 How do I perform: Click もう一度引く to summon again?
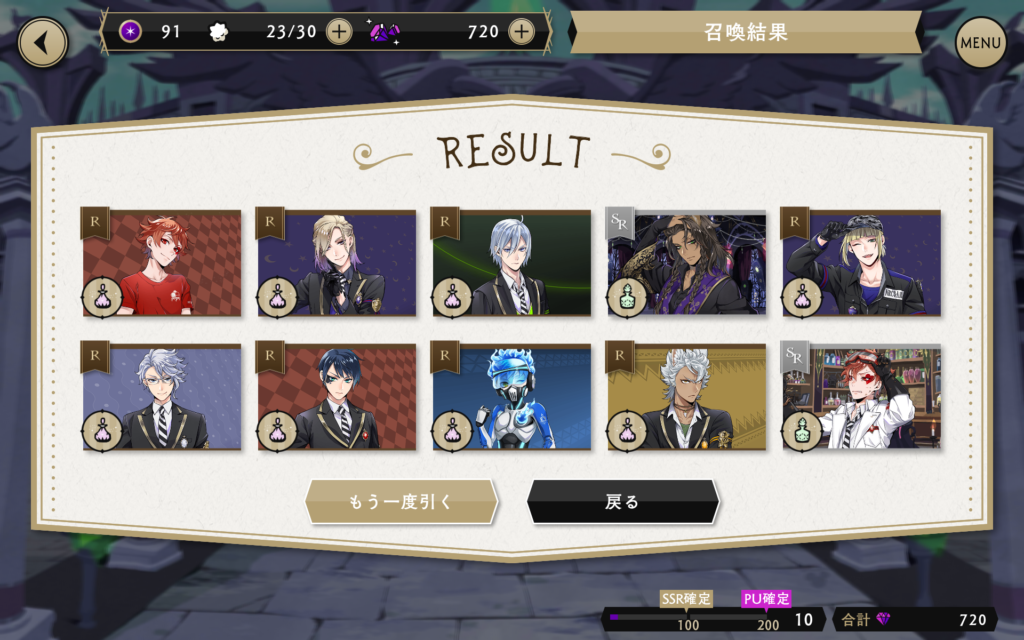coord(401,502)
